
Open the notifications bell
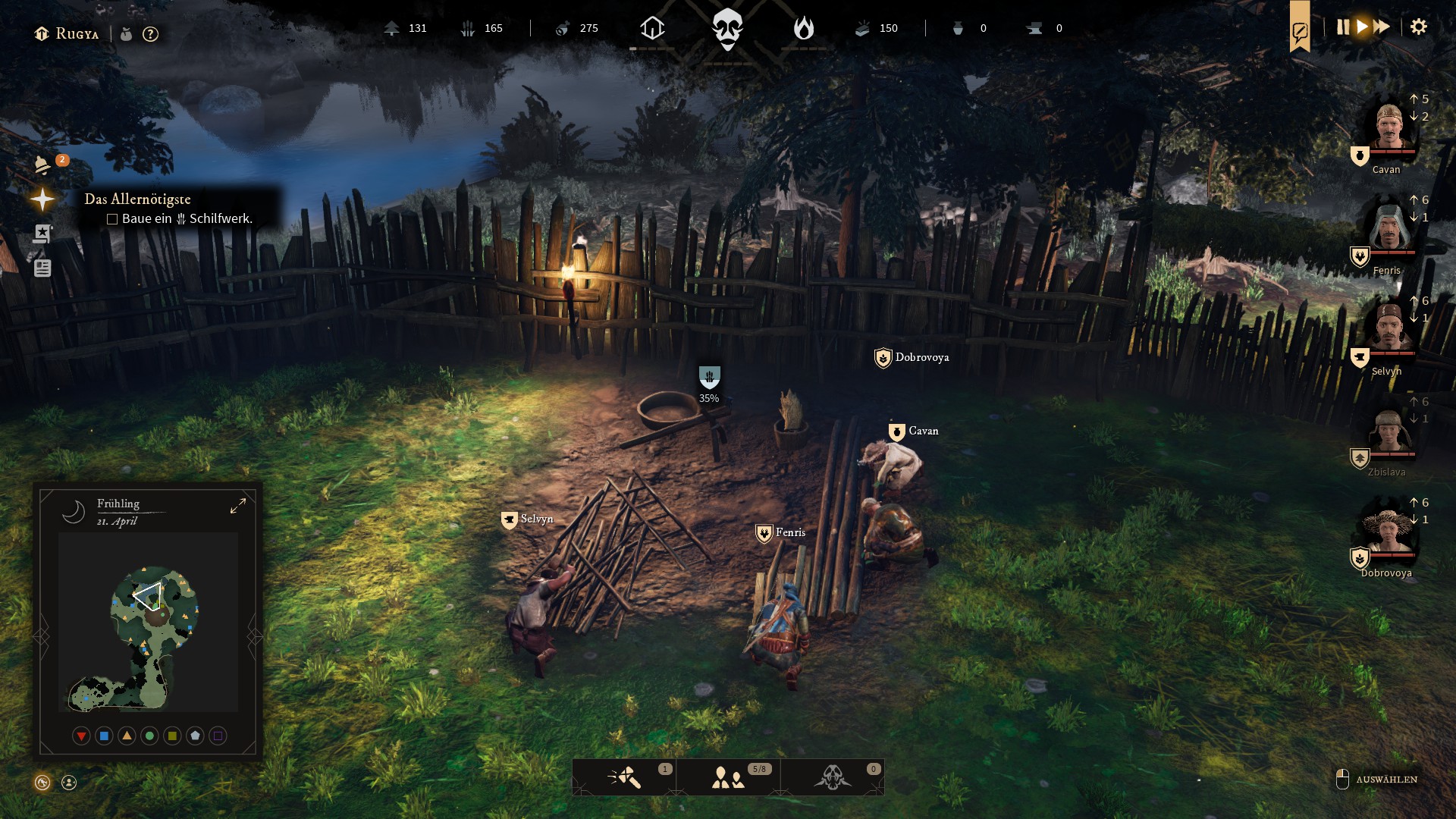(43, 165)
